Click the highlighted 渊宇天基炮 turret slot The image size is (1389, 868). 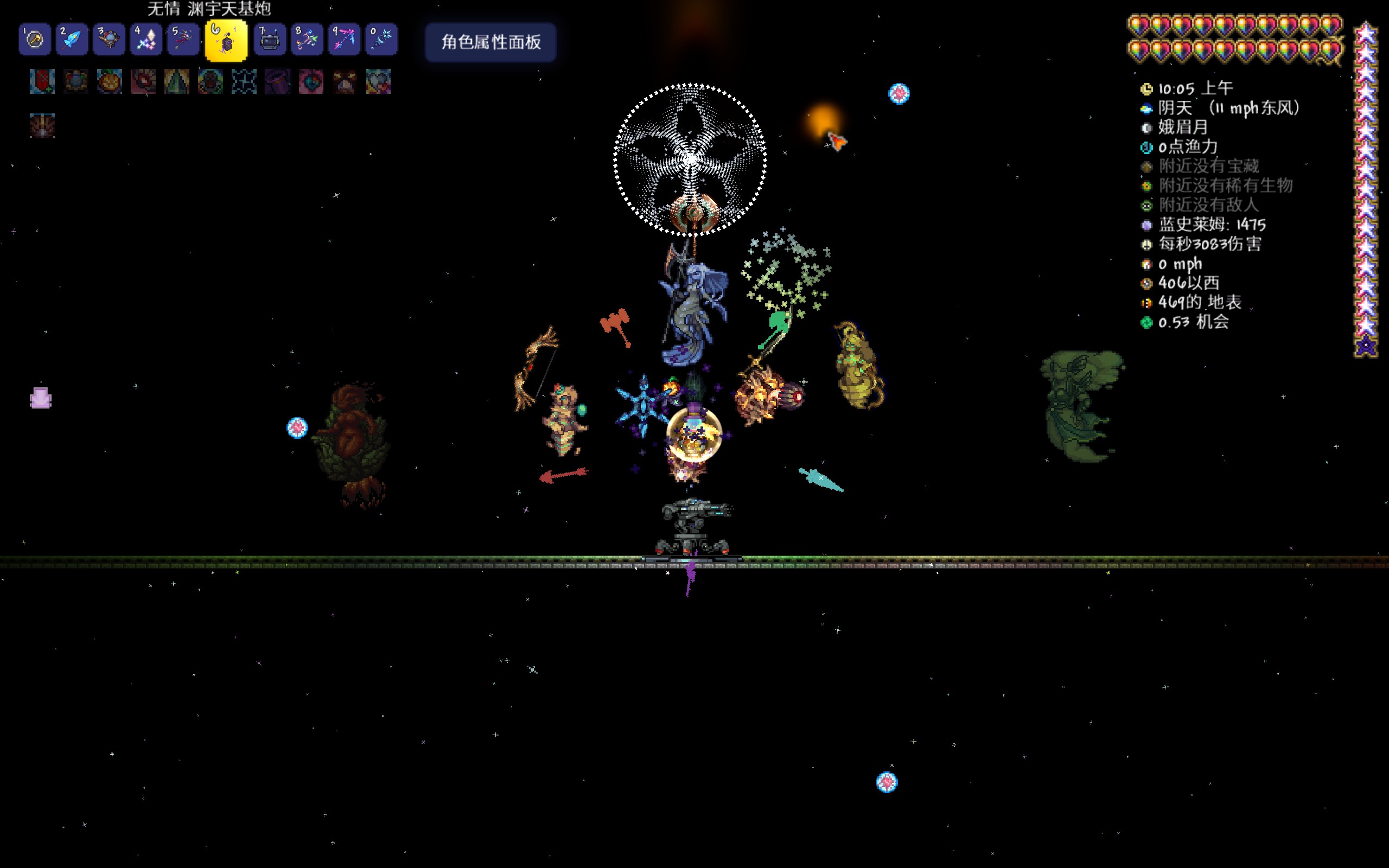[226, 41]
